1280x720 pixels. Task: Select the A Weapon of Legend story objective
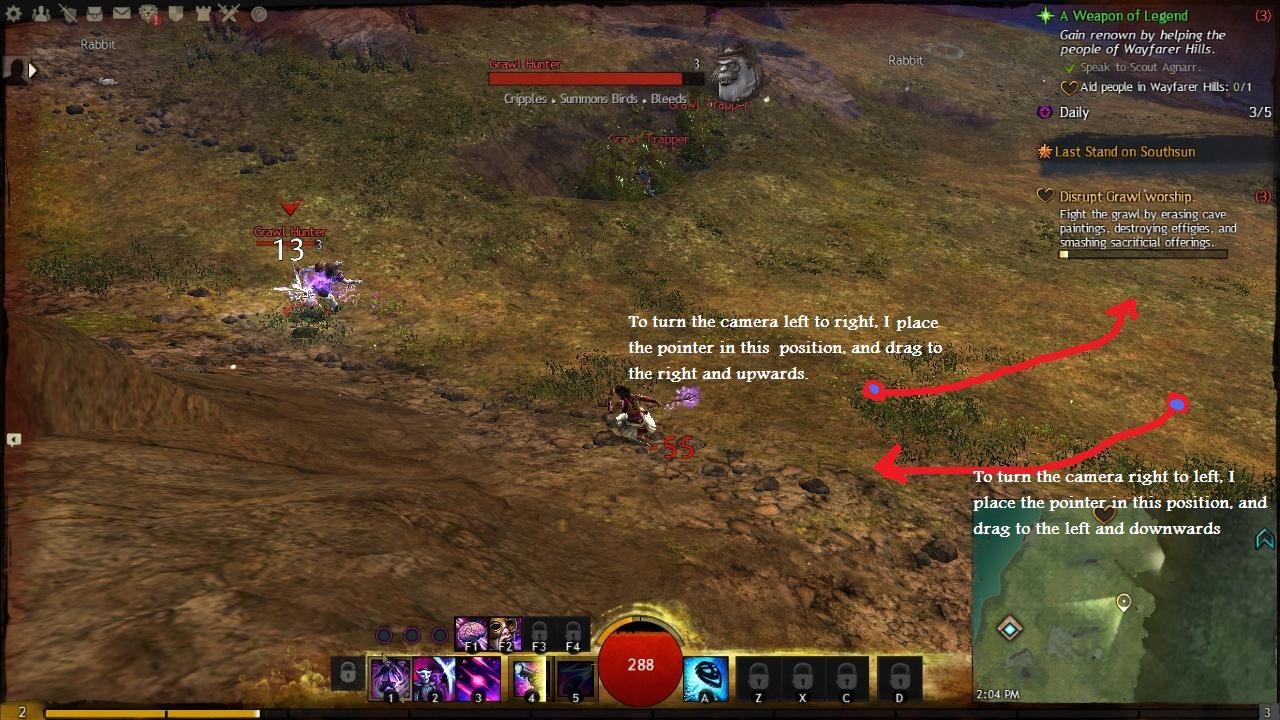(x=1123, y=16)
